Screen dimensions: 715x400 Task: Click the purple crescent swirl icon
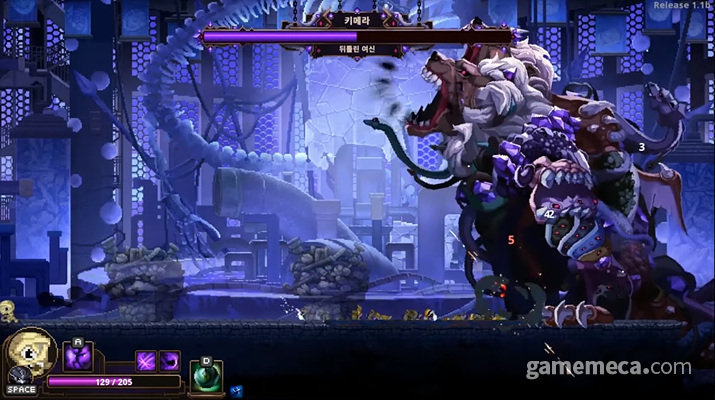click(169, 360)
